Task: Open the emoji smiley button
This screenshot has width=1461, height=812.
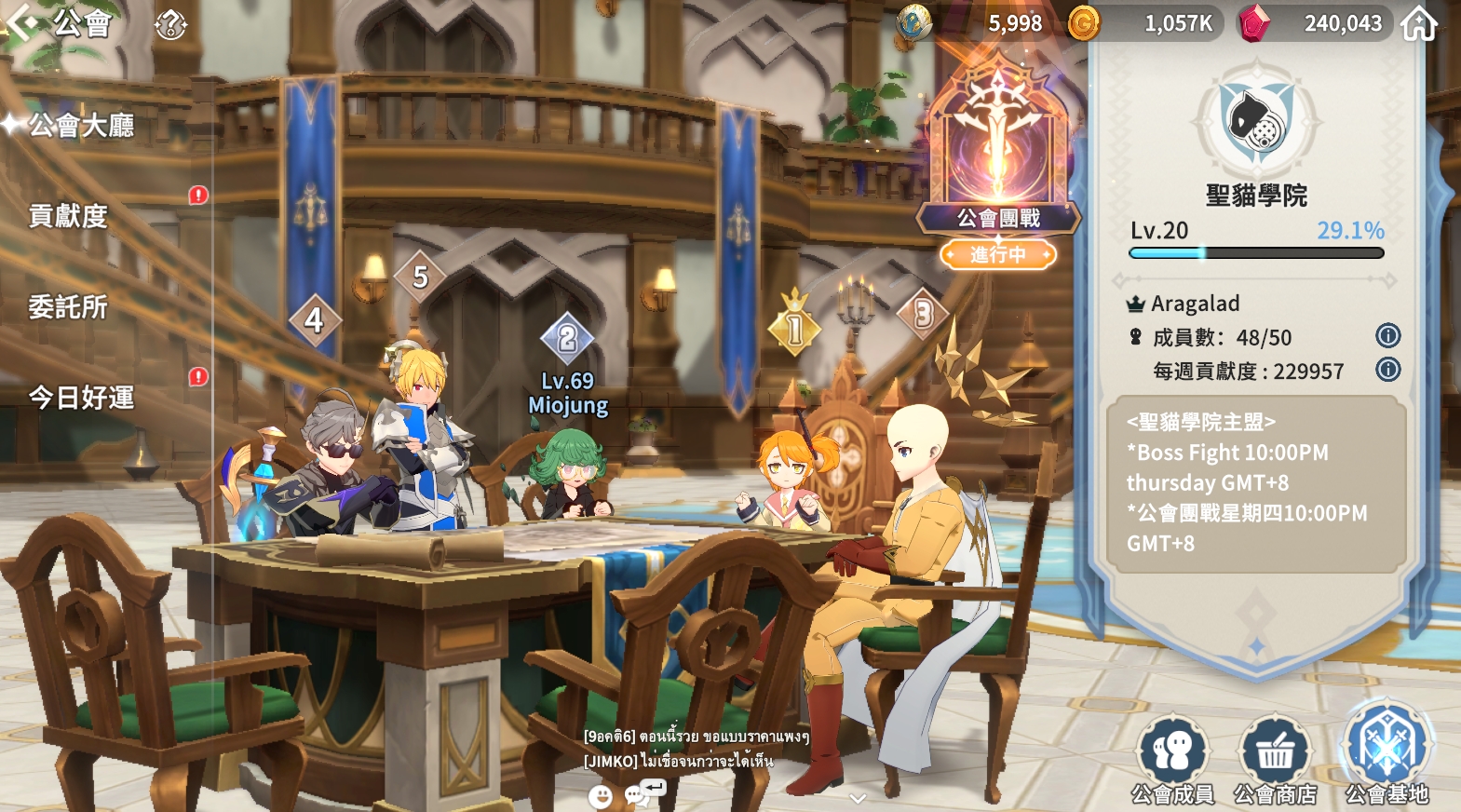Action: [x=601, y=796]
